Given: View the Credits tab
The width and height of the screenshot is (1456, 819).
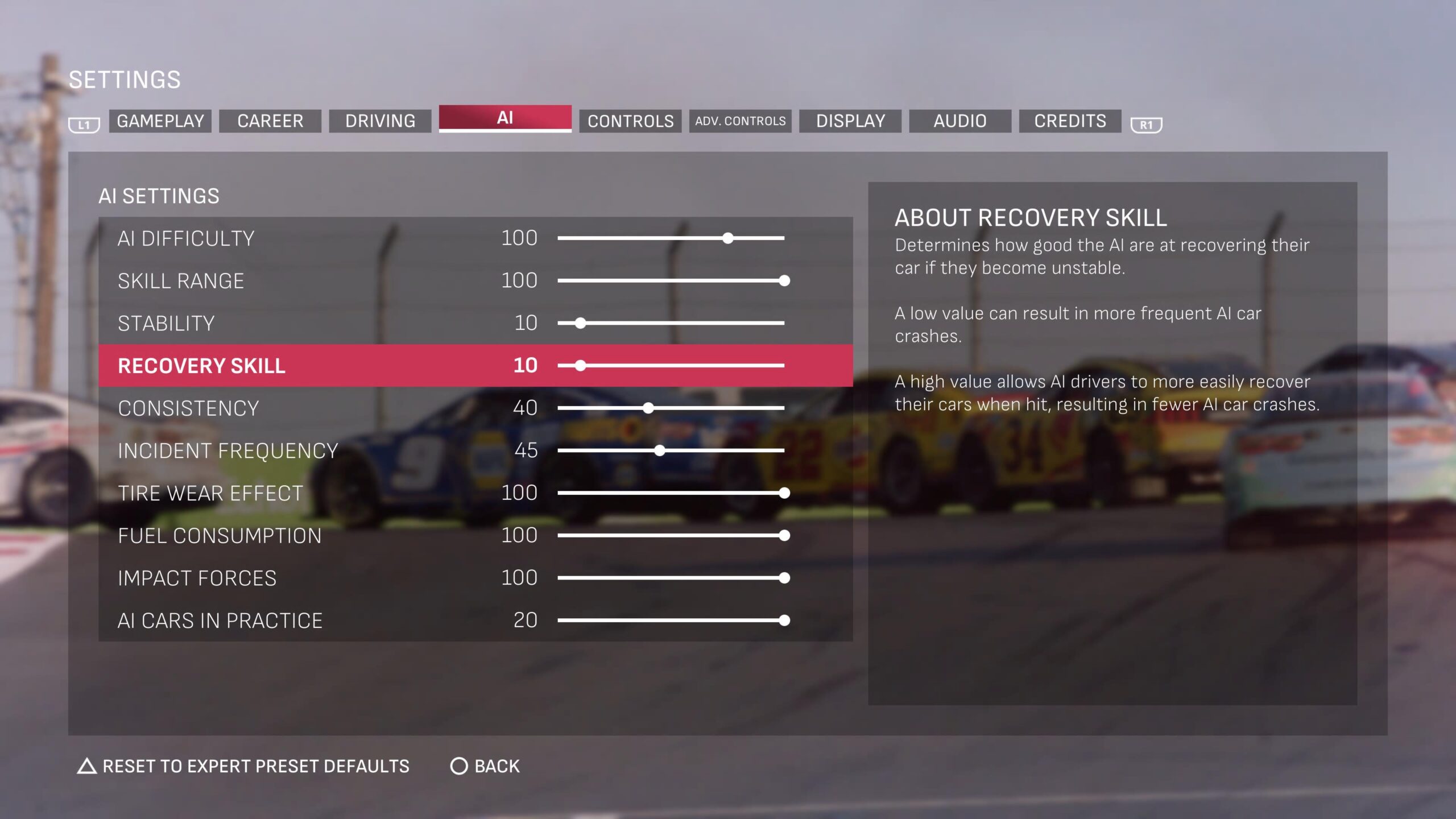Looking at the screenshot, I should click(x=1070, y=121).
